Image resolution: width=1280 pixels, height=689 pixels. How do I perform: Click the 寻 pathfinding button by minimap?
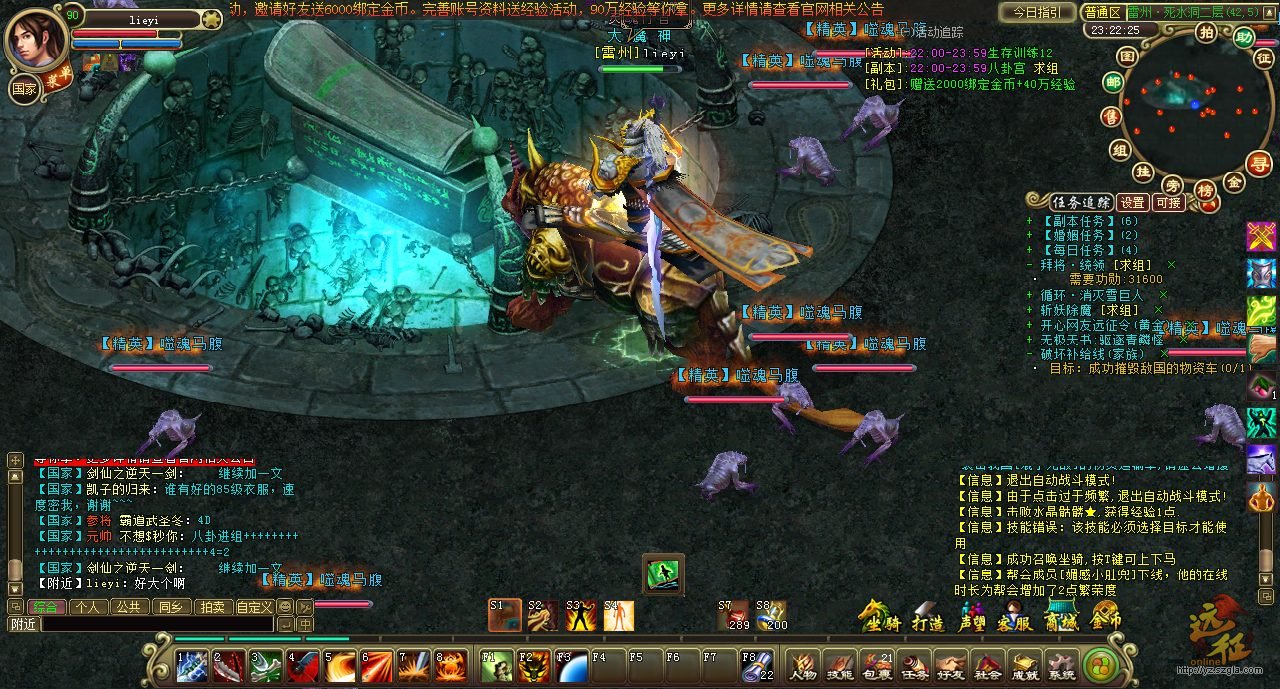click(1261, 163)
